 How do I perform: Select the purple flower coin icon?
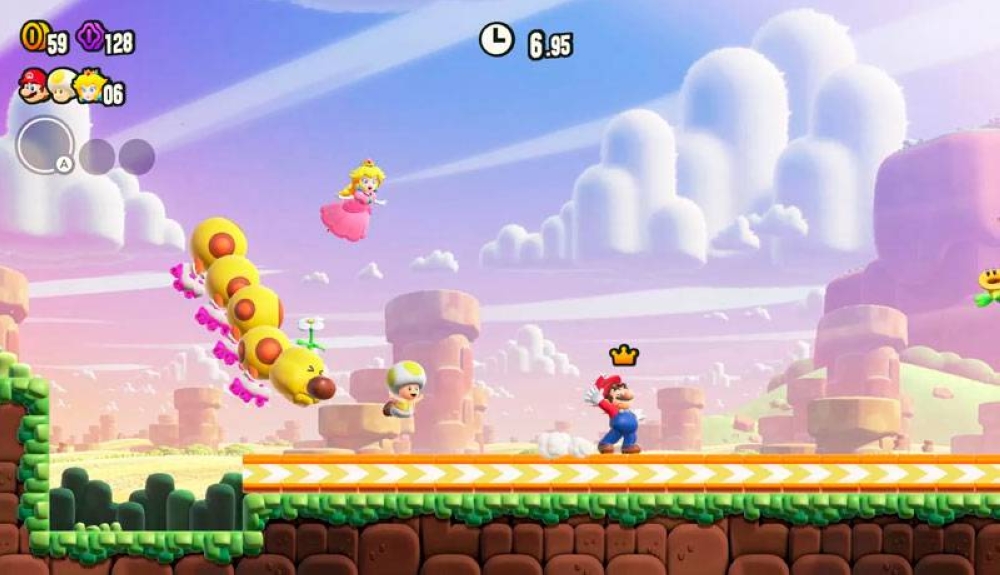pyautogui.click(x=90, y=37)
